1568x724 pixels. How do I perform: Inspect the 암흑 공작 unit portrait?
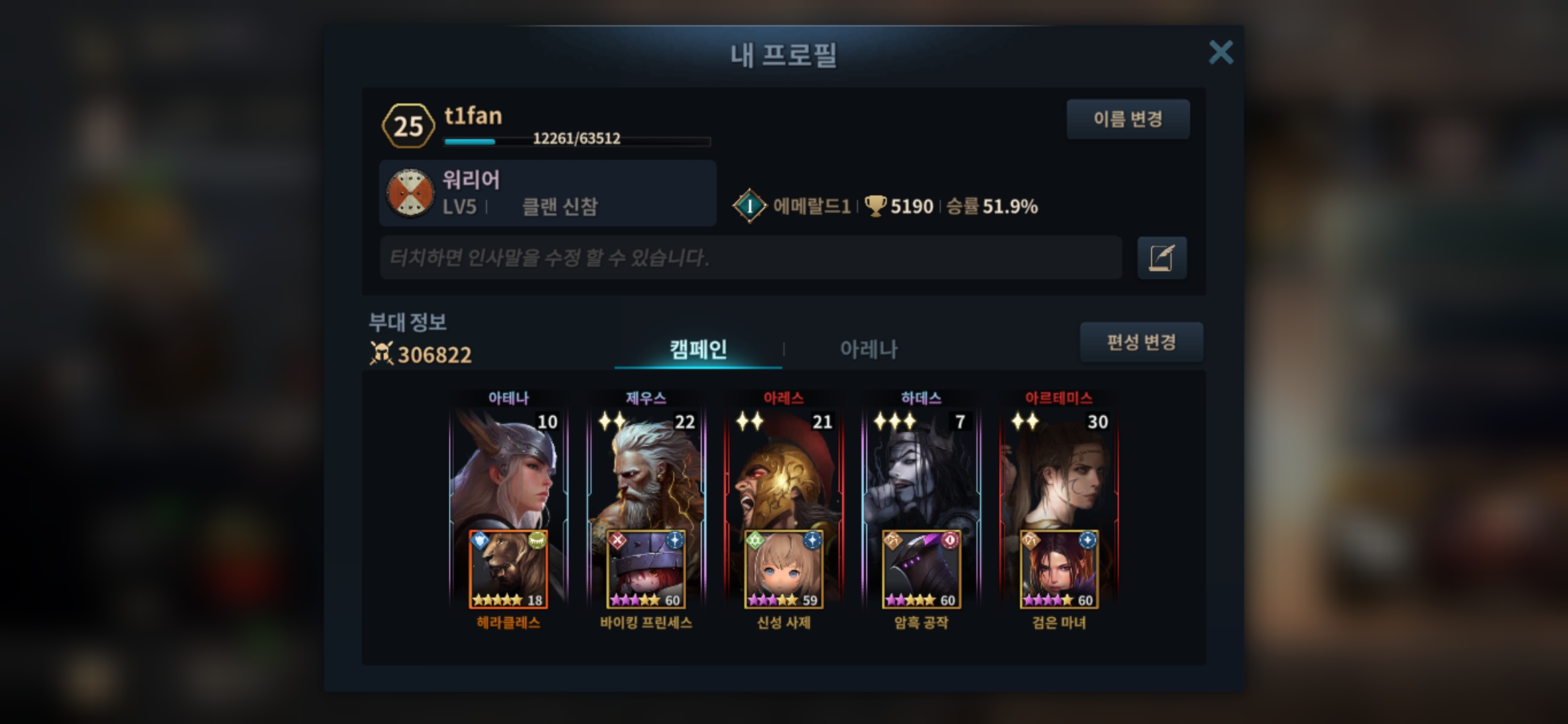(x=921, y=570)
